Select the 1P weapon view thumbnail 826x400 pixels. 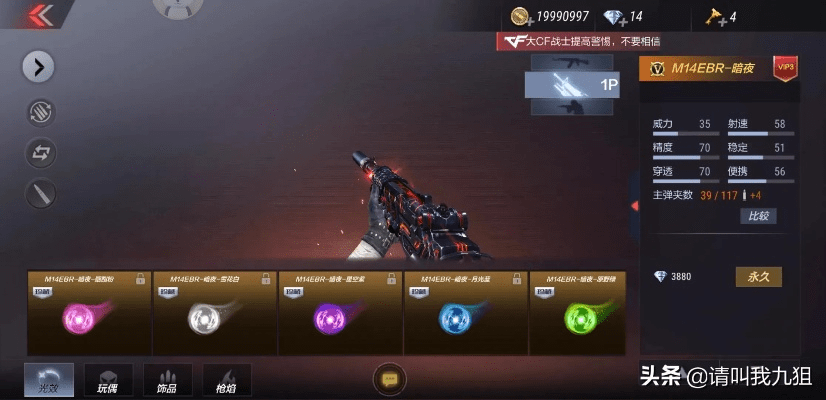pos(573,85)
